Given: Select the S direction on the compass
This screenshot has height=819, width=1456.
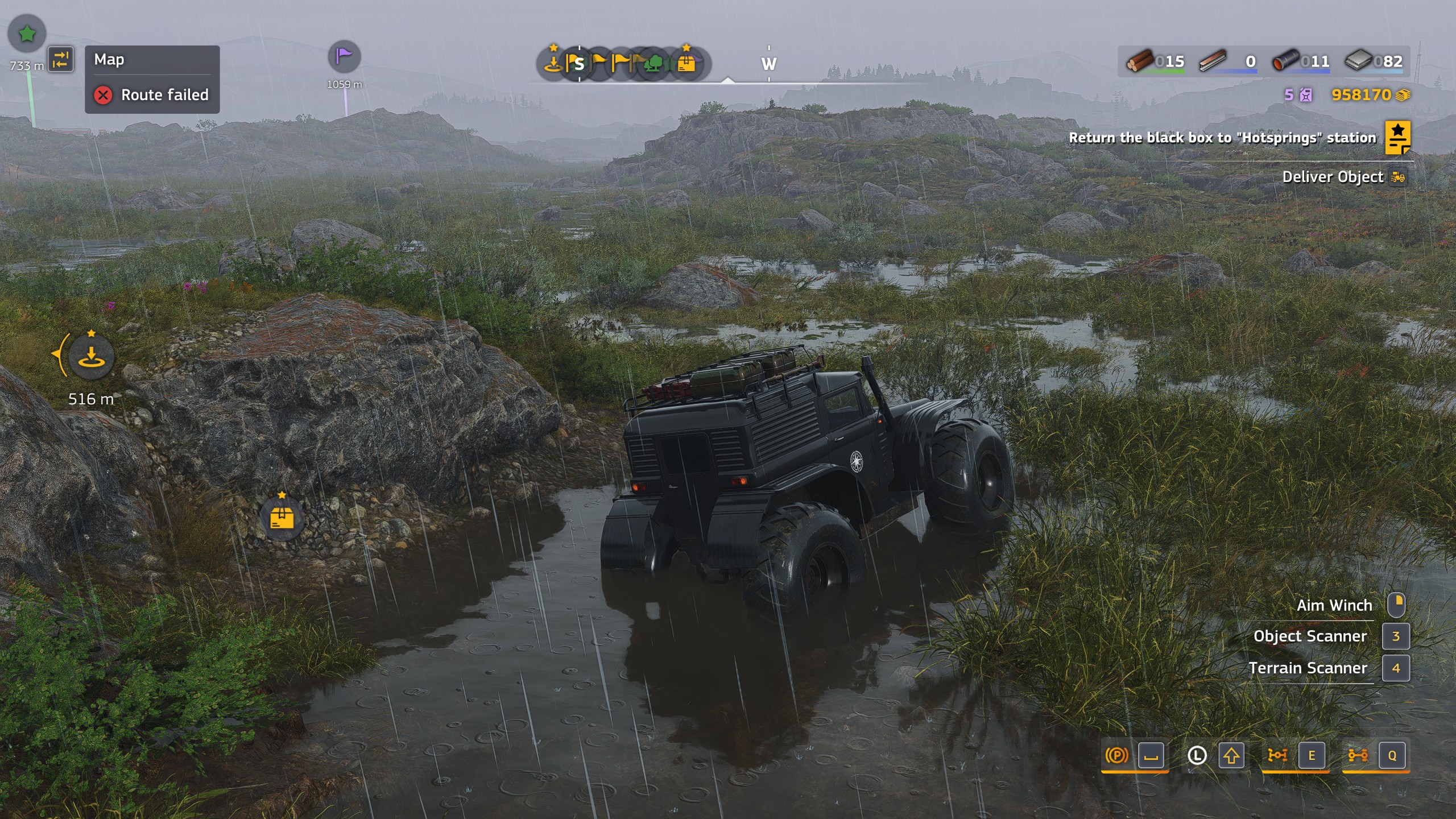Looking at the screenshot, I should [580, 64].
